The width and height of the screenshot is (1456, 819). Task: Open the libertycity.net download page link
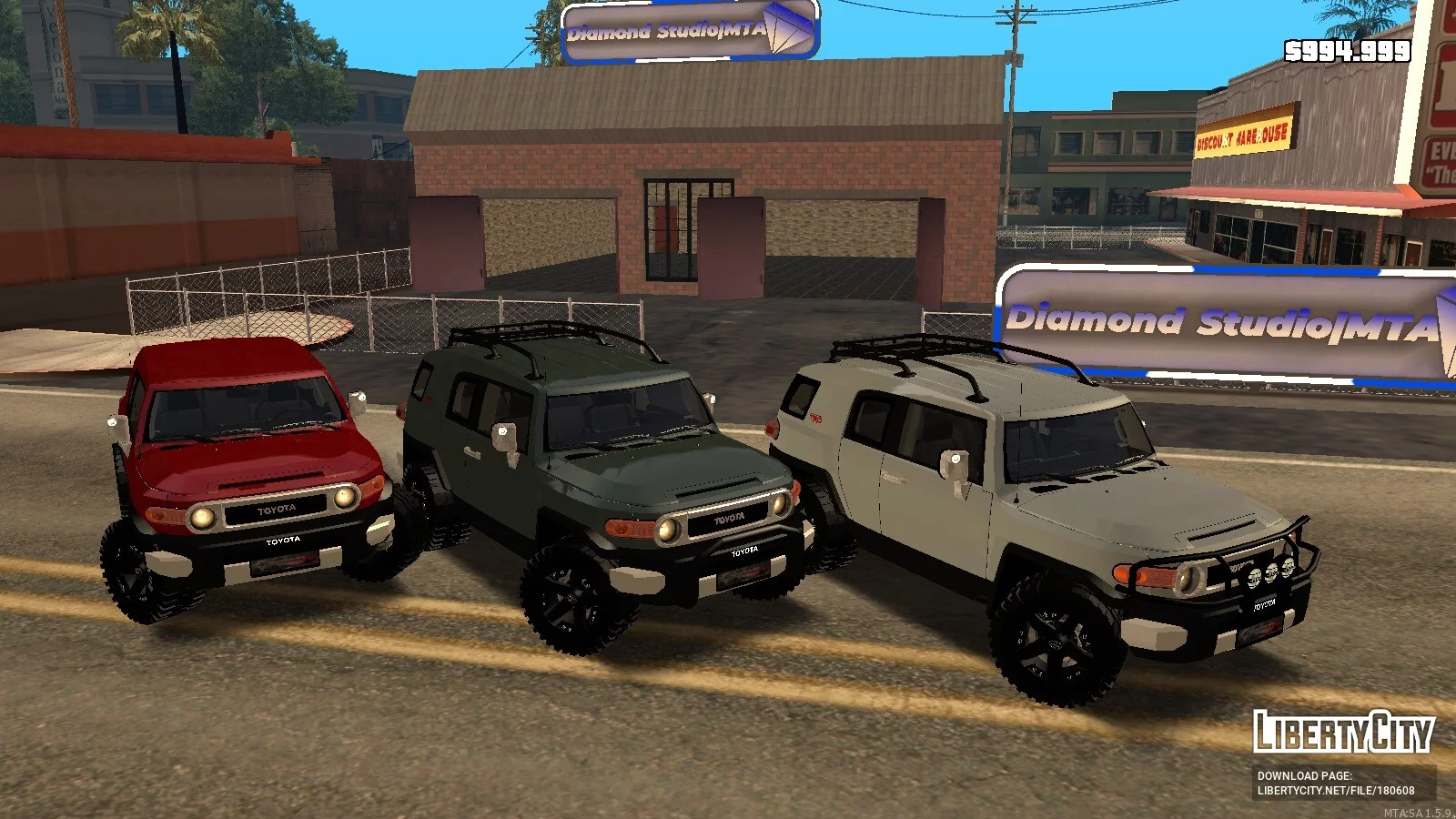point(1335,791)
